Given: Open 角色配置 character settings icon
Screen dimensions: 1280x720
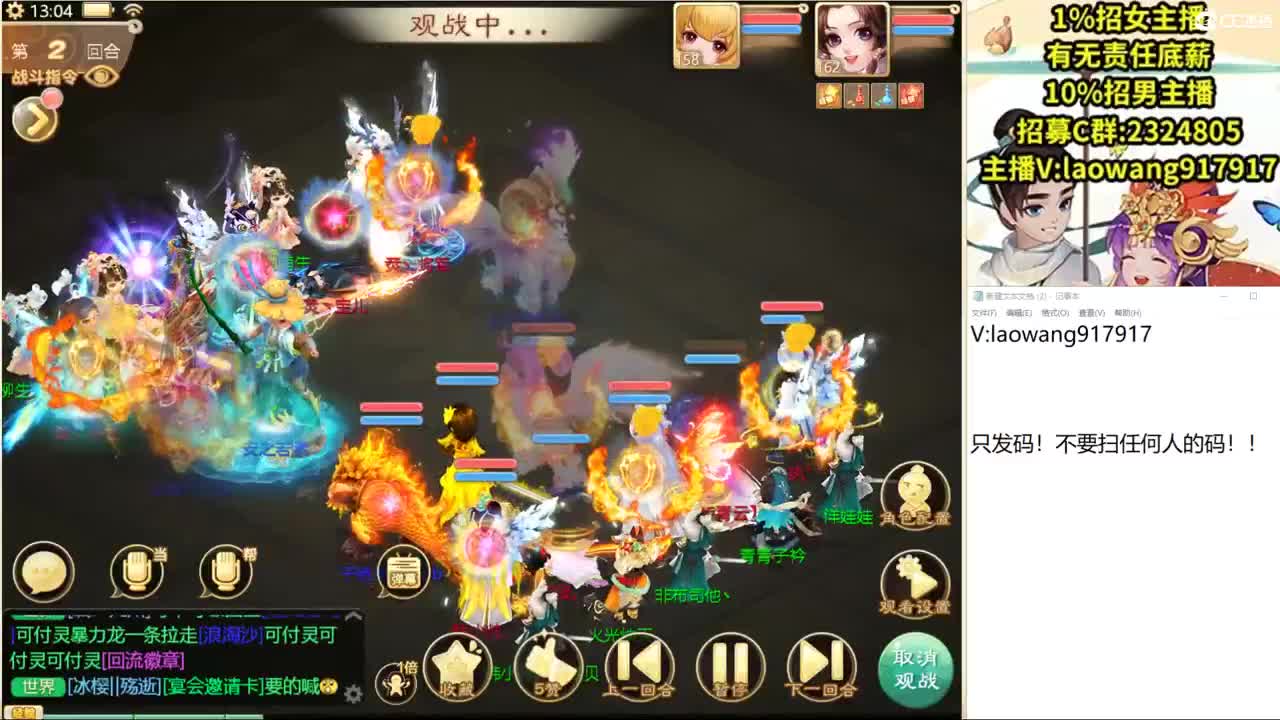Looking at the screenshot, I should click(x=916, y=495).
